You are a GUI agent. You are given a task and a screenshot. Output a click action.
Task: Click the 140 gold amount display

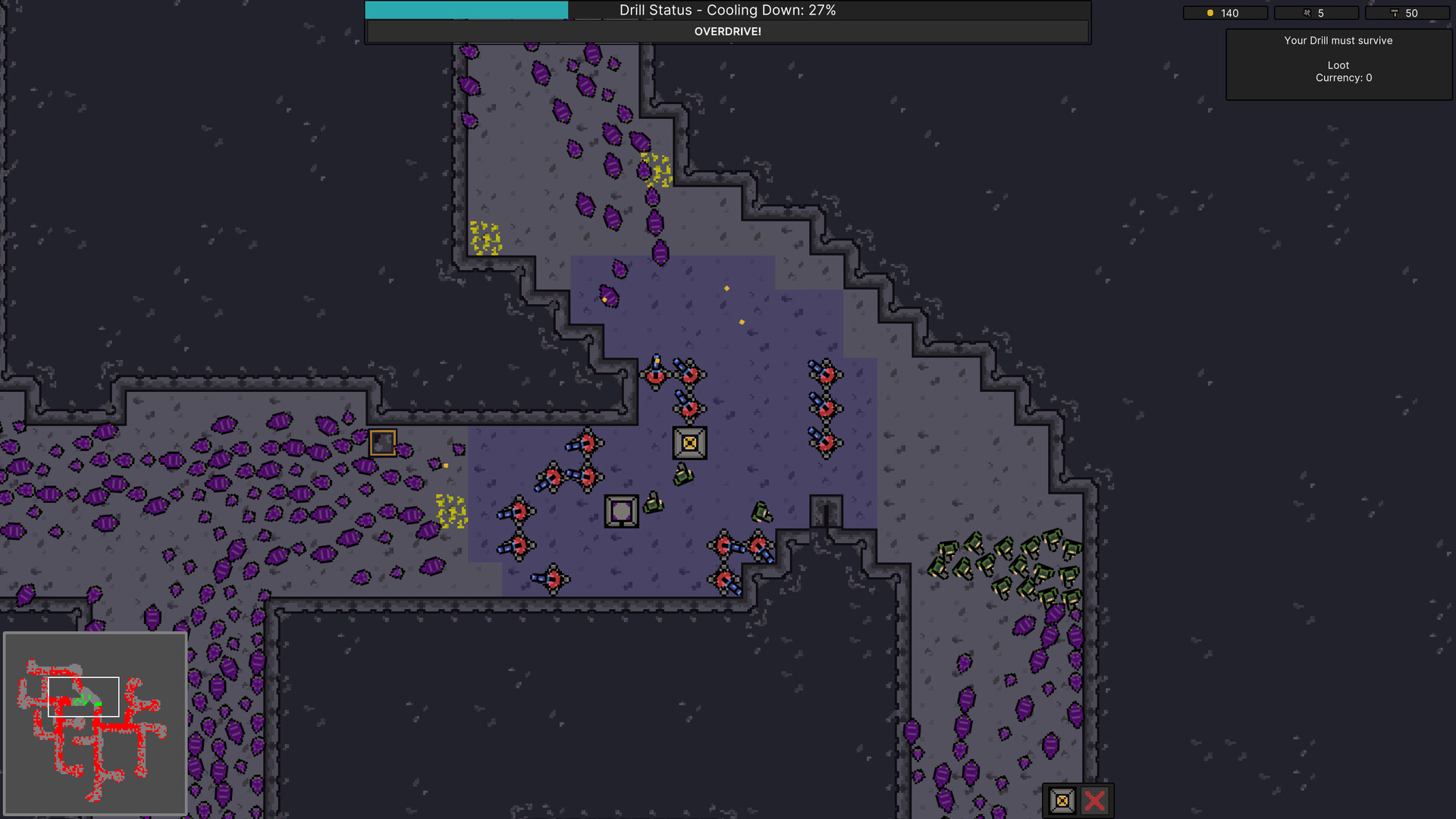(x=1231, y=13)
